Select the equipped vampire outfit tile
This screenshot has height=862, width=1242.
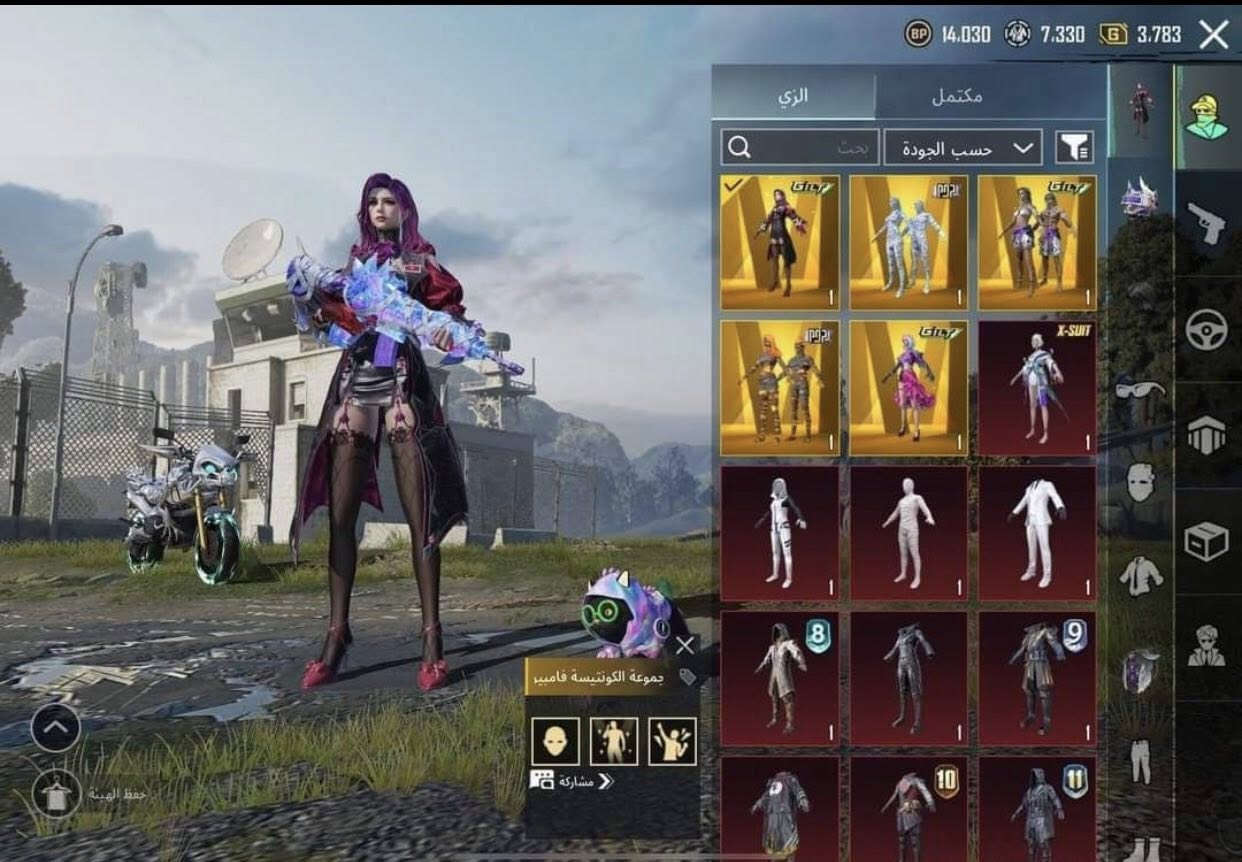[x=780, y=243]
